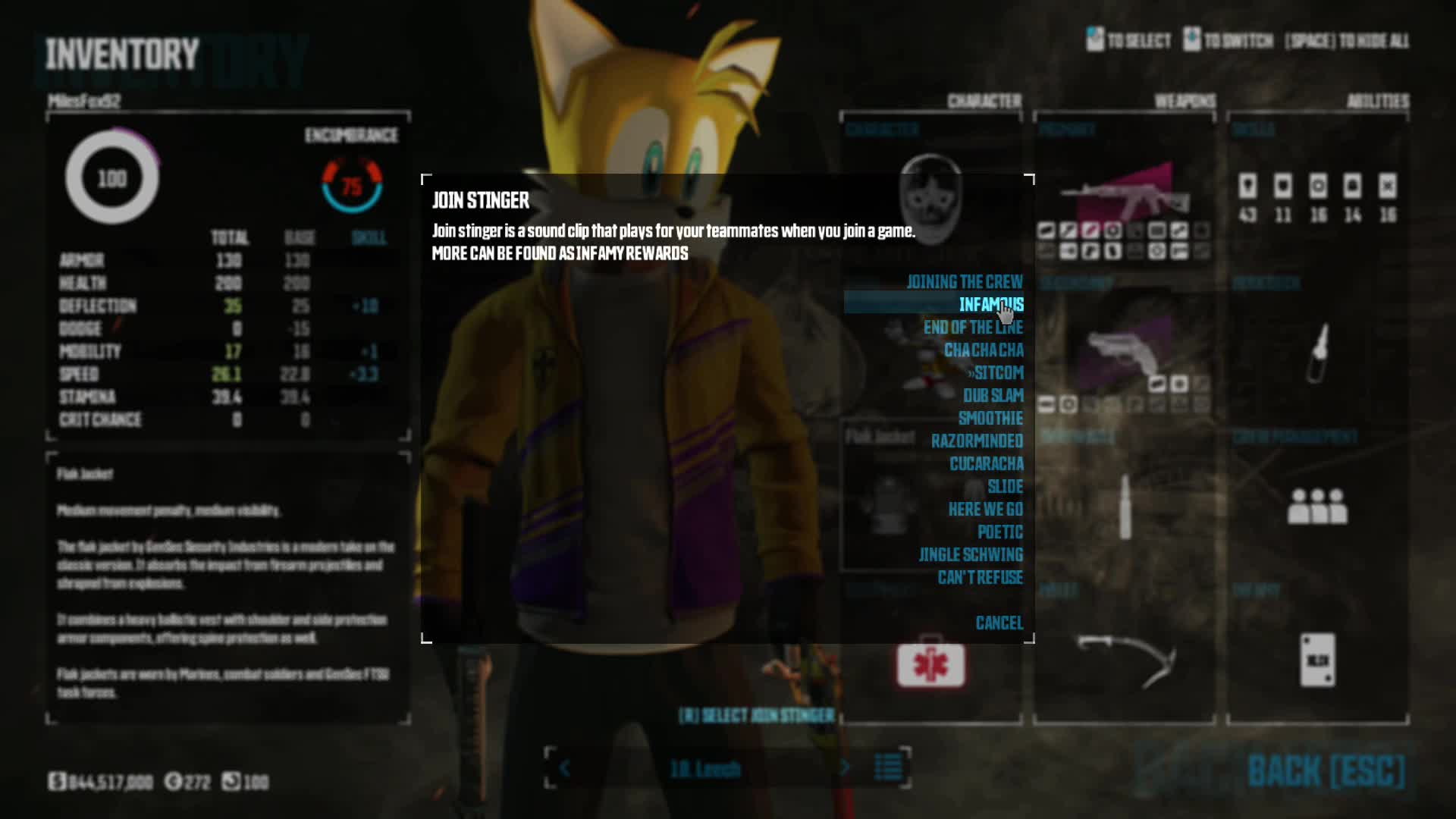Choose the Here We Go stinger
The image size is (1456, 819).
(985, 510)
